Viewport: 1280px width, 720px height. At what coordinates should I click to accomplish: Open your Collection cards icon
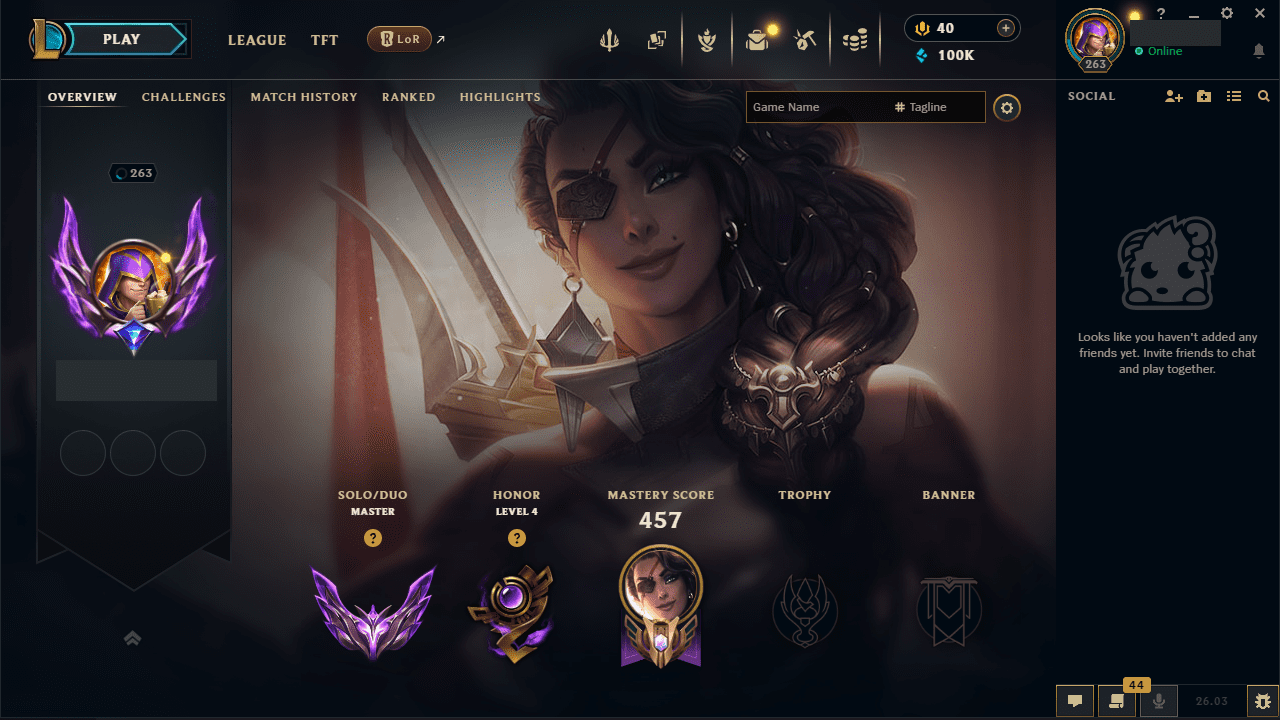point(656,40)
